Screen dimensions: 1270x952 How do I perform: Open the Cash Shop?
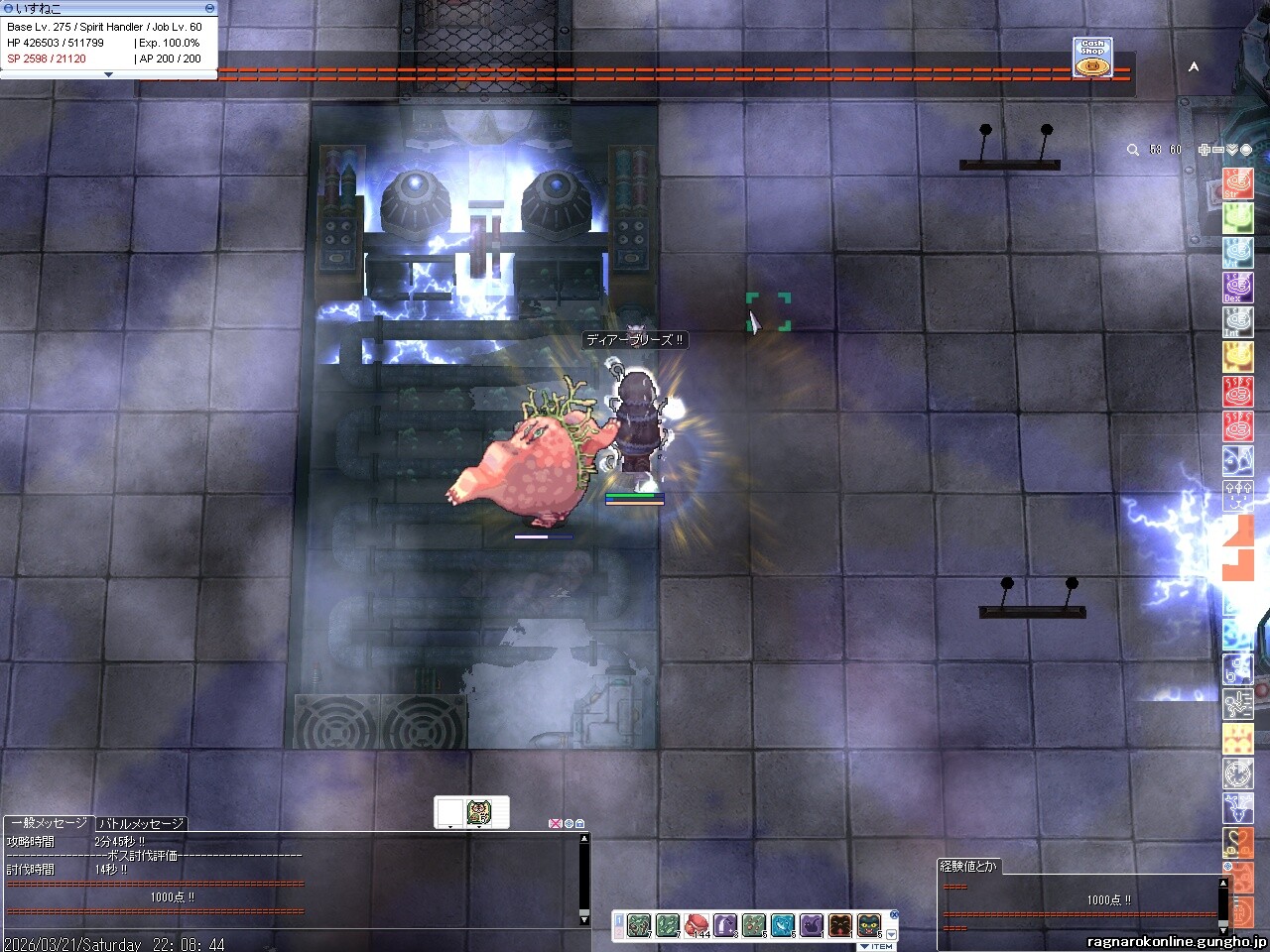[1092, 58]
